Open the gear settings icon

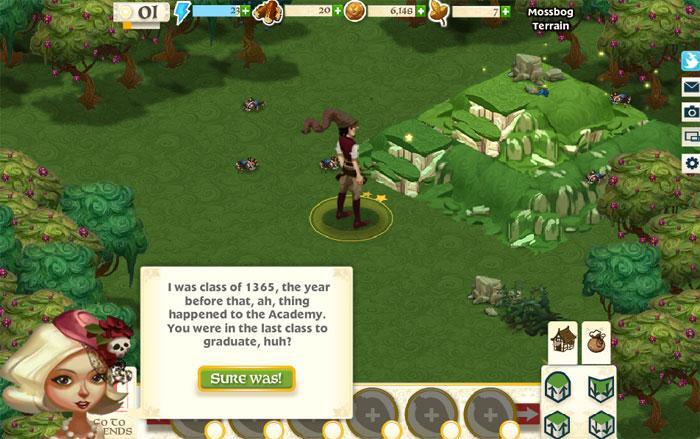coord(690,162)
